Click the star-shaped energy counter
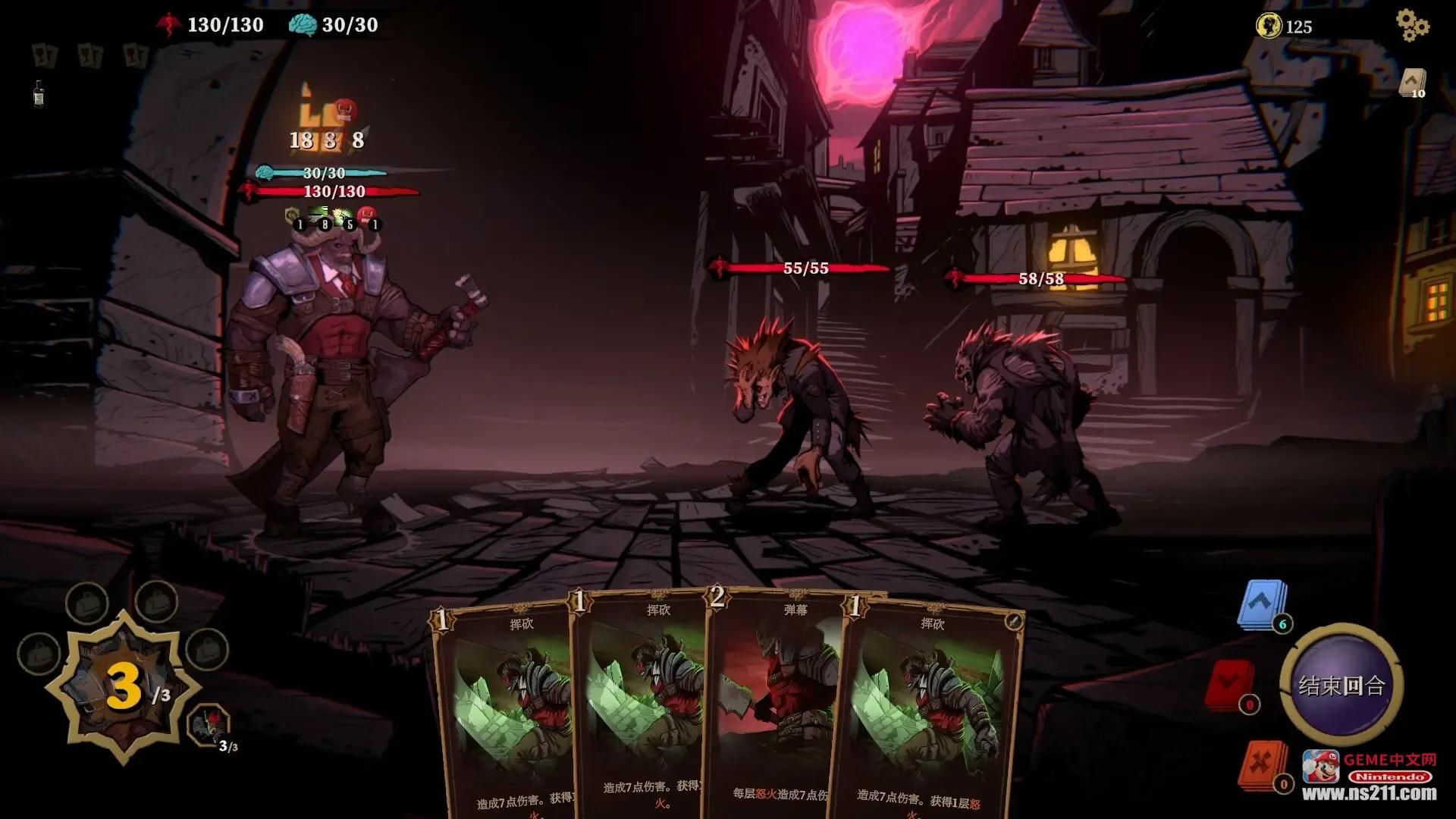This screenshot has width=1456, height=819. coord(125,688)
